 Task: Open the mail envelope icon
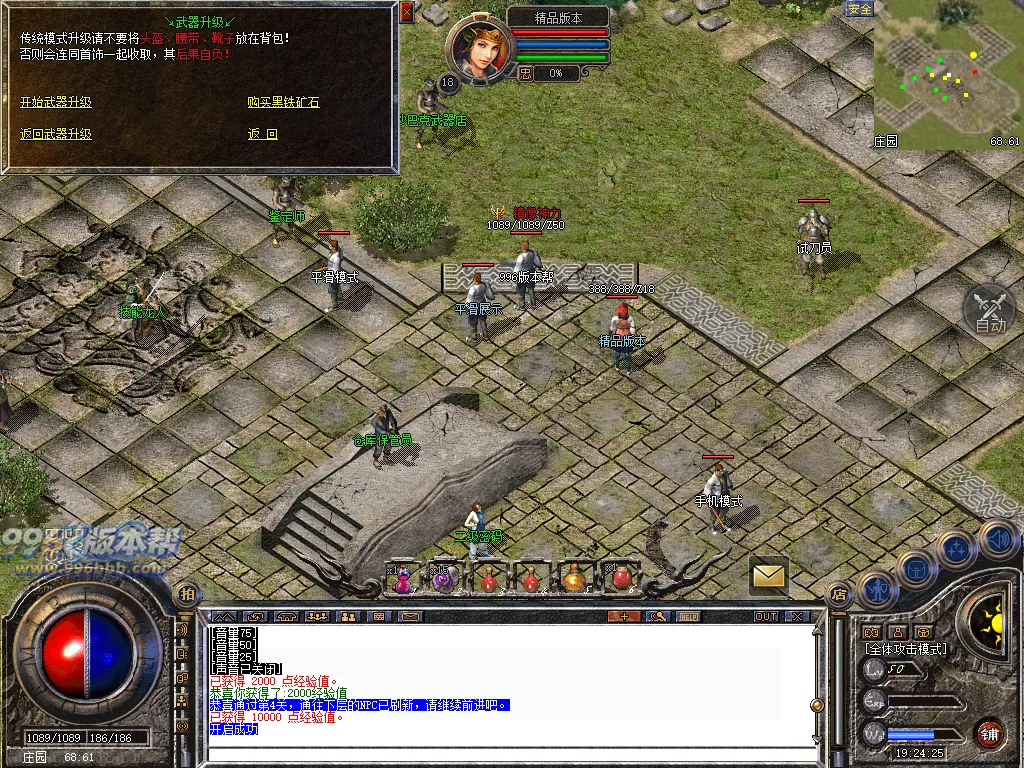pos(768,575)
